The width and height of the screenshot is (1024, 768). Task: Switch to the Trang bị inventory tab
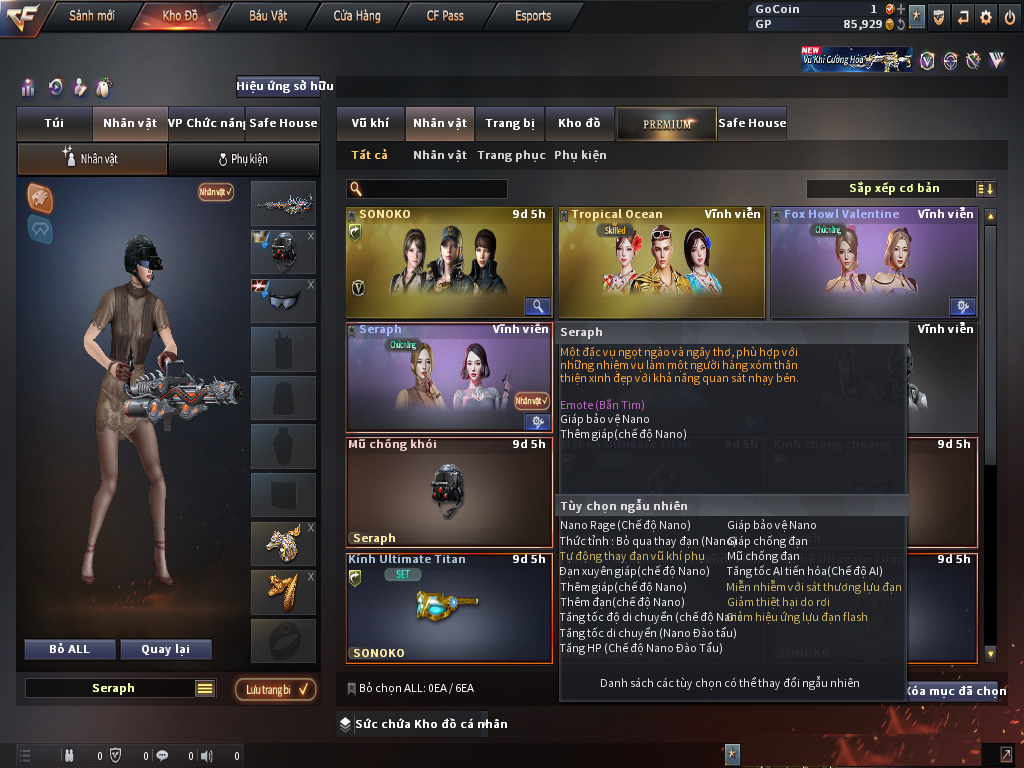pyautogui.click(x=510, y=124)
